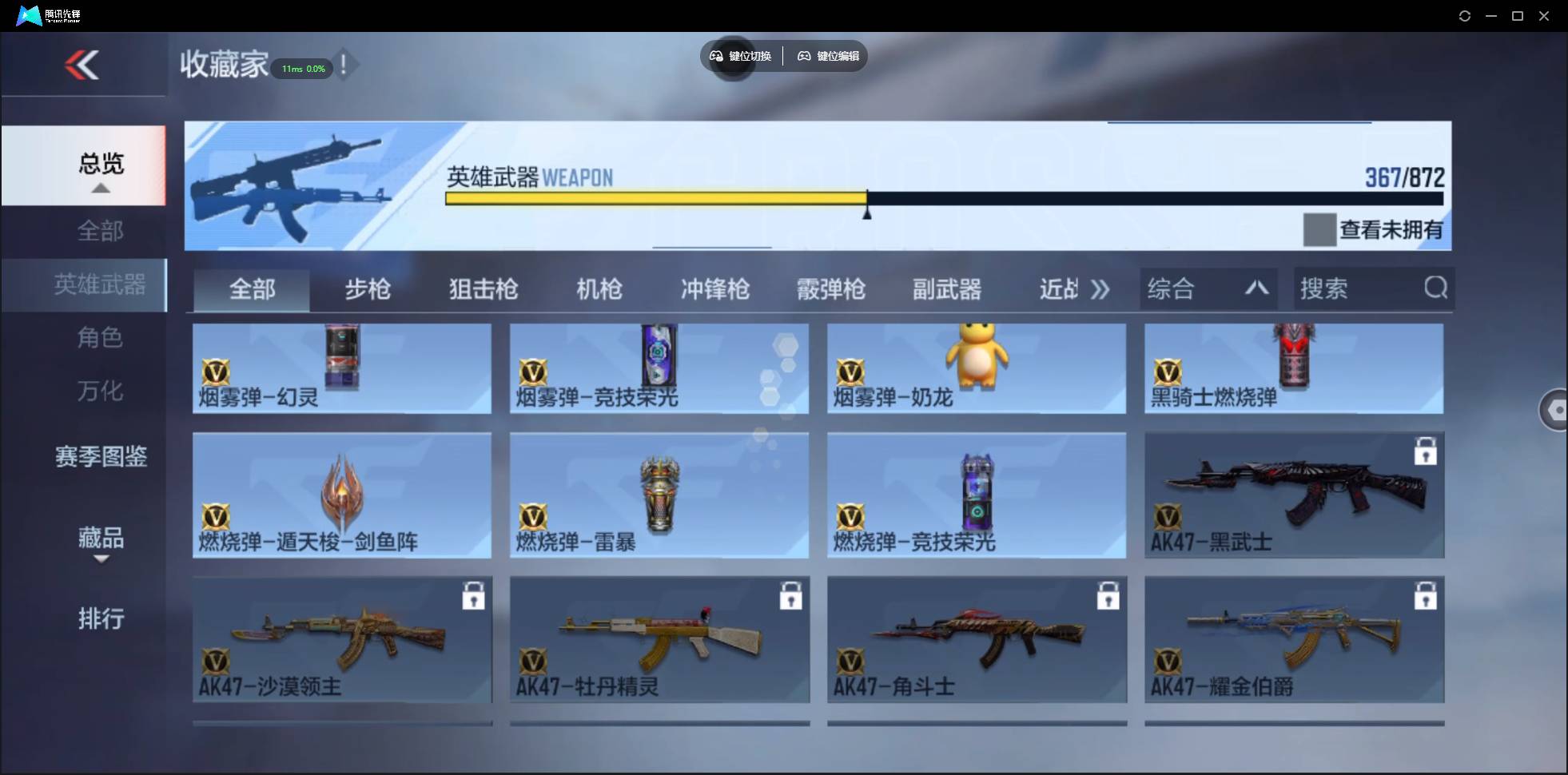Viewport: 1568px width, 775px height.
Task: Switch to the 狙击枪 tab
Action: (x=482, y=289)
